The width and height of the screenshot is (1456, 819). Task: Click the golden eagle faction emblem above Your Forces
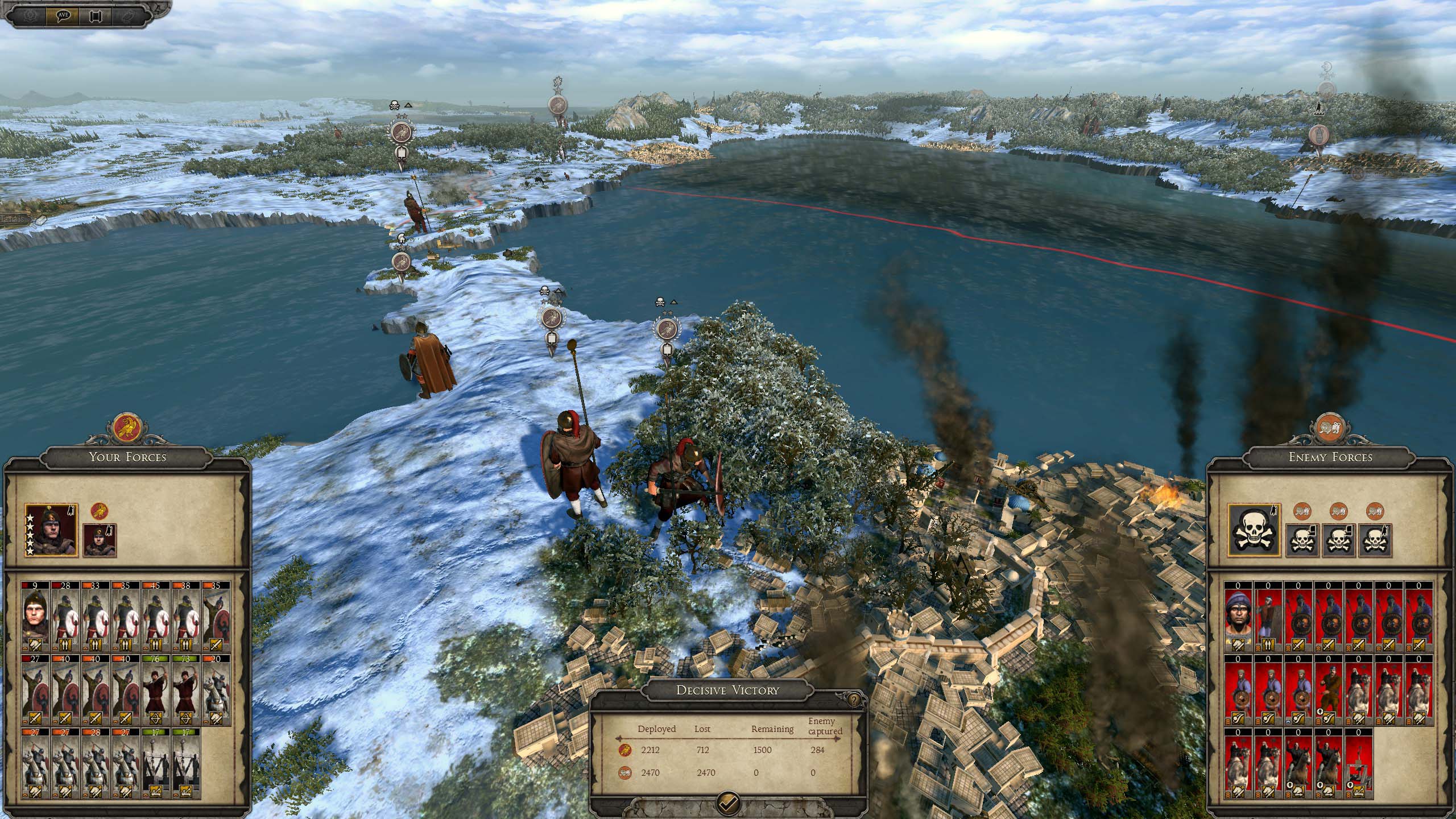[127, 429]
